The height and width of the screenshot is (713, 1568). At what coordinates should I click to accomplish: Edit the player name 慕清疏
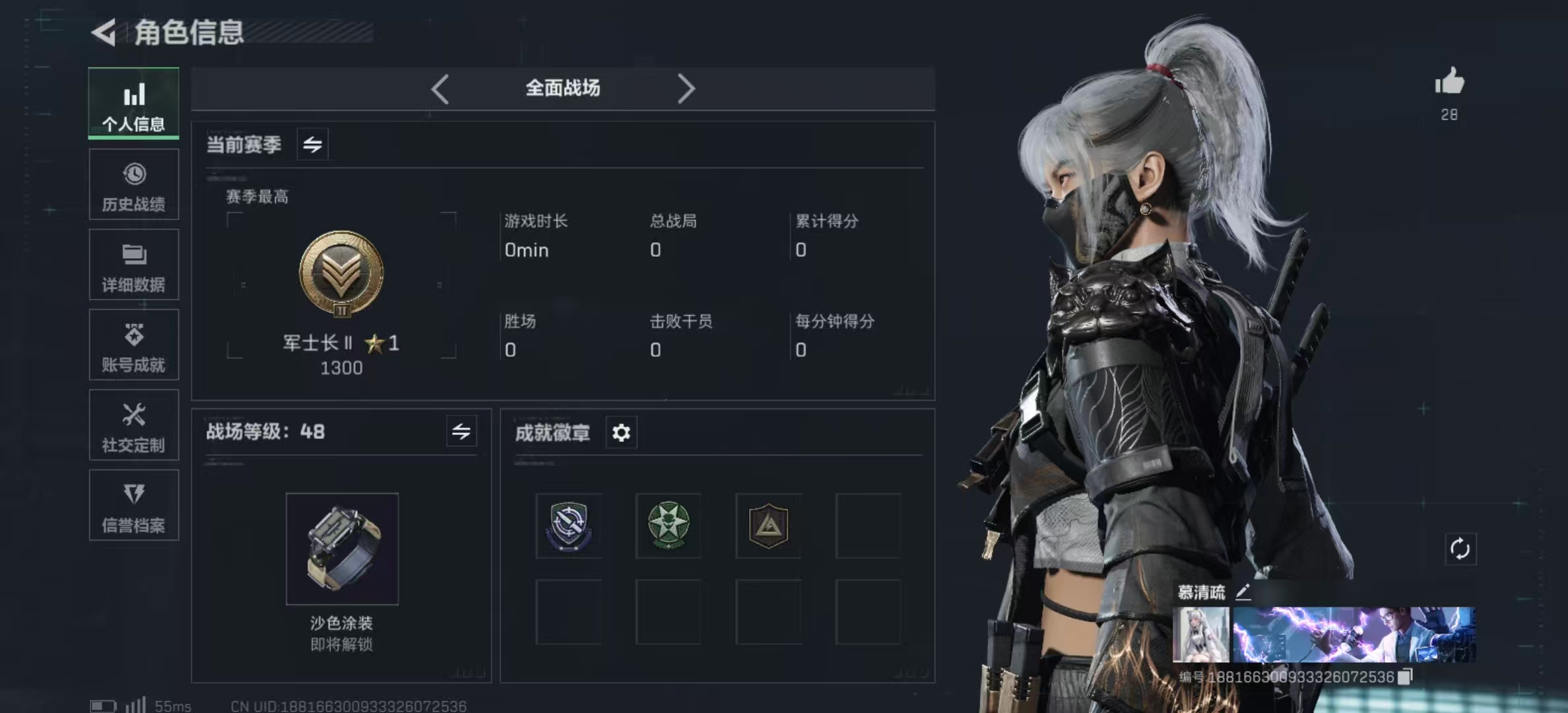click(1243, 592)
